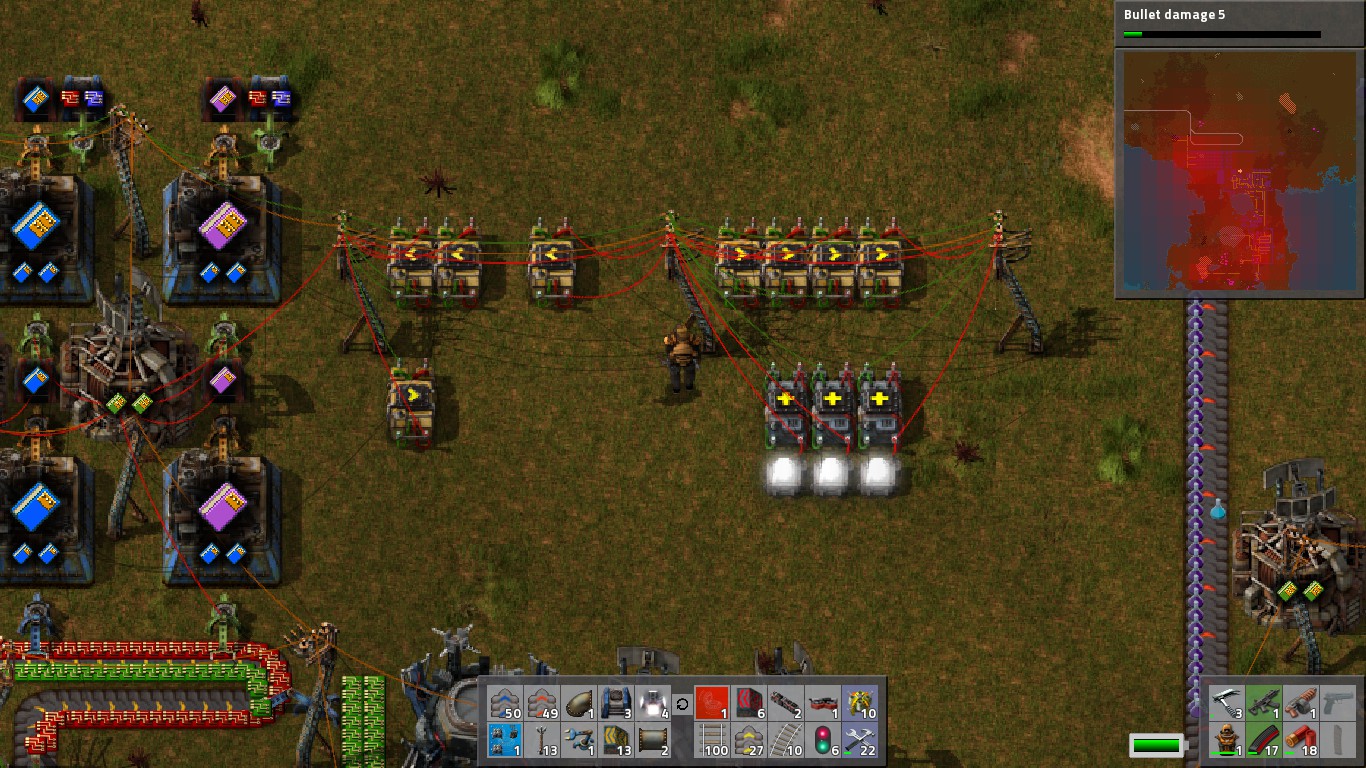Pick the curved pipe elbow slot
Screen dimensions: 1366x768
click(579, 703)
